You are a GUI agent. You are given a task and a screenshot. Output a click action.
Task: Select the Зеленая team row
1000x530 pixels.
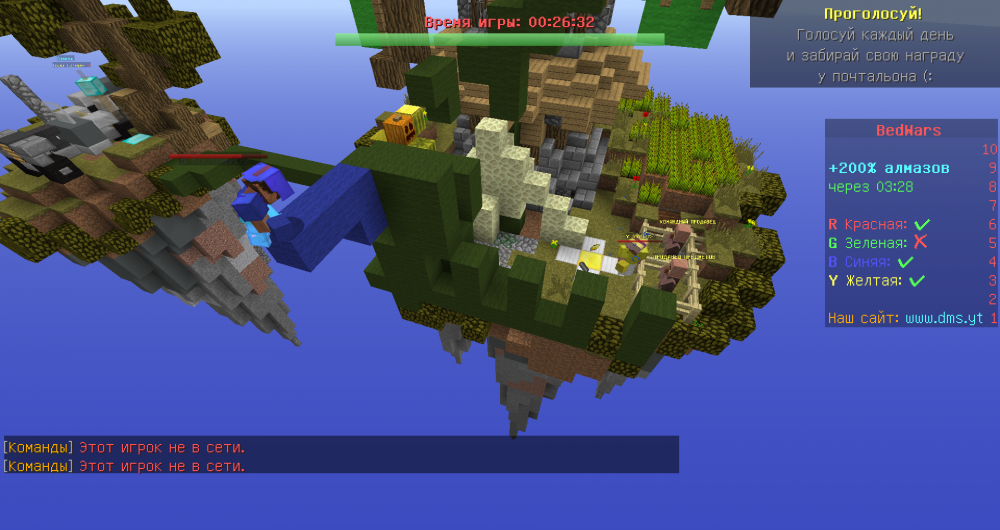tap(878, 243)
